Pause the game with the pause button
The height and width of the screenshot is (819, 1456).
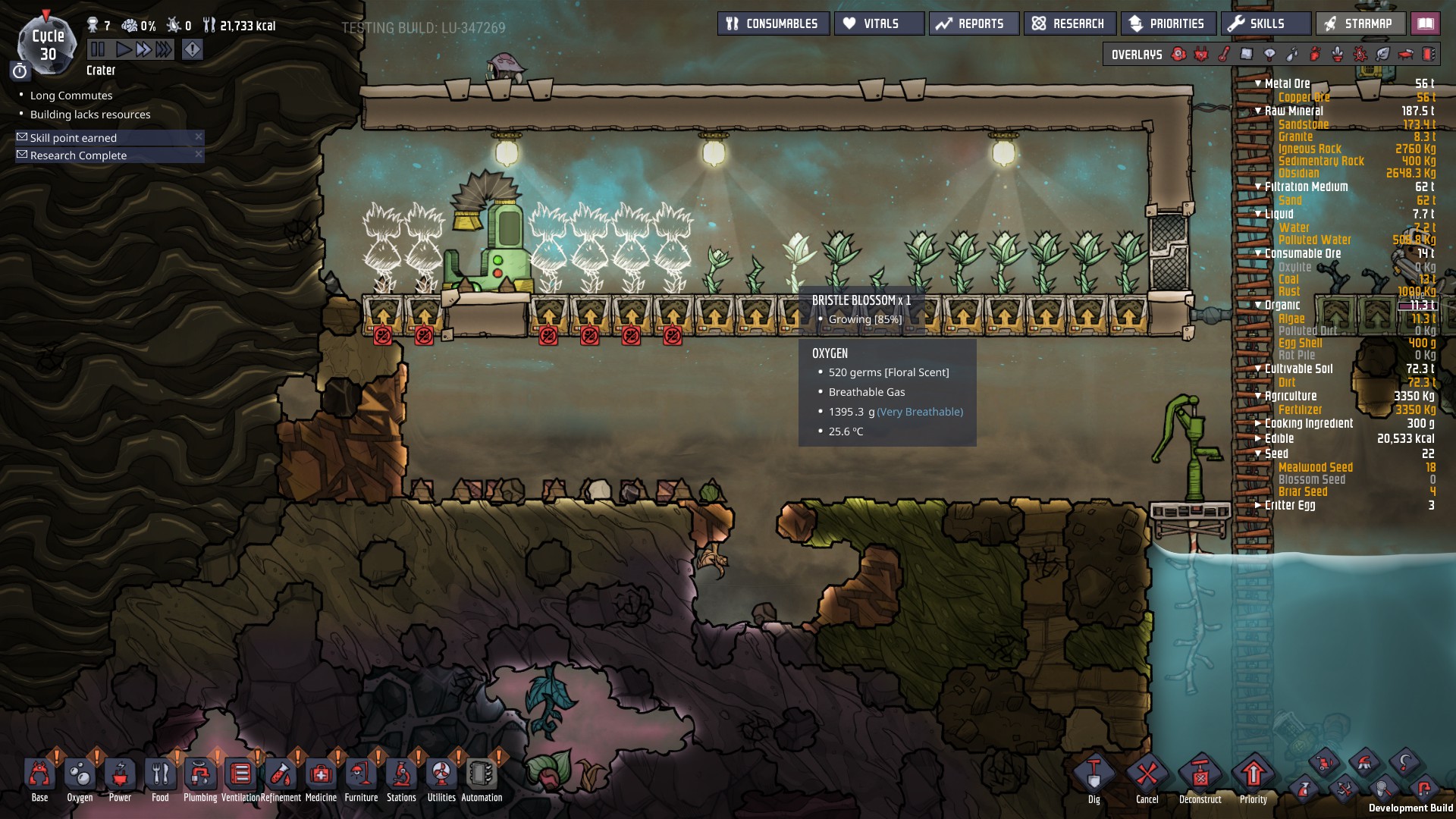pos(98,50)
